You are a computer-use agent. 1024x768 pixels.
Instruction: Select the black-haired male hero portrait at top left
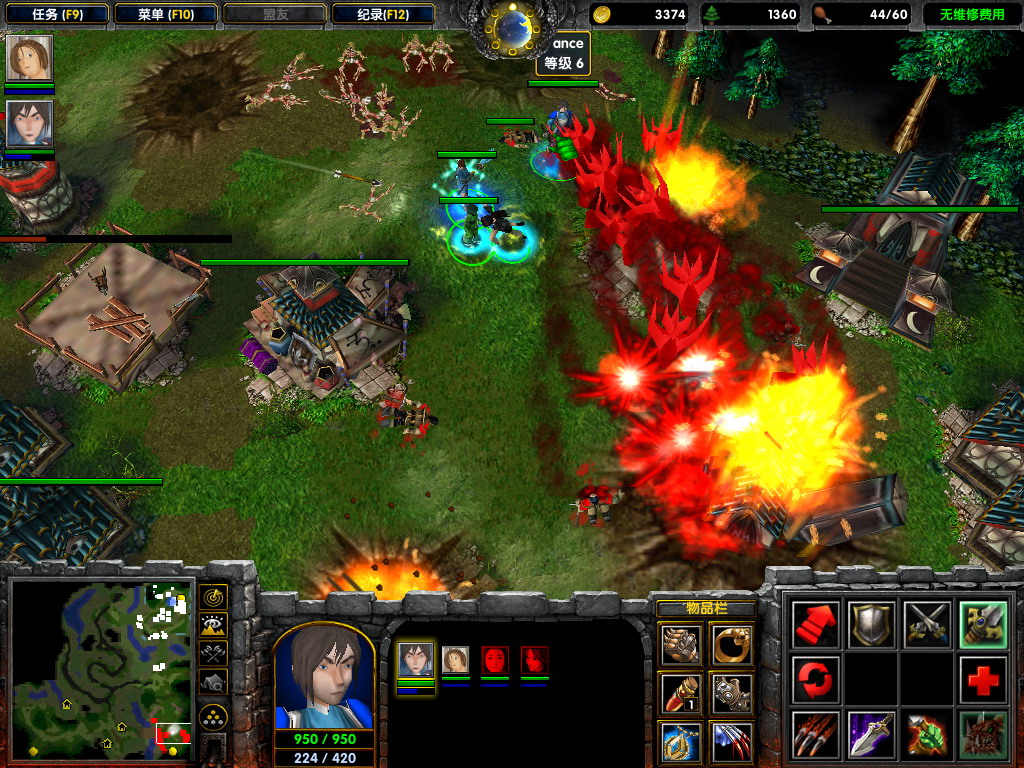tap(29, 124)
